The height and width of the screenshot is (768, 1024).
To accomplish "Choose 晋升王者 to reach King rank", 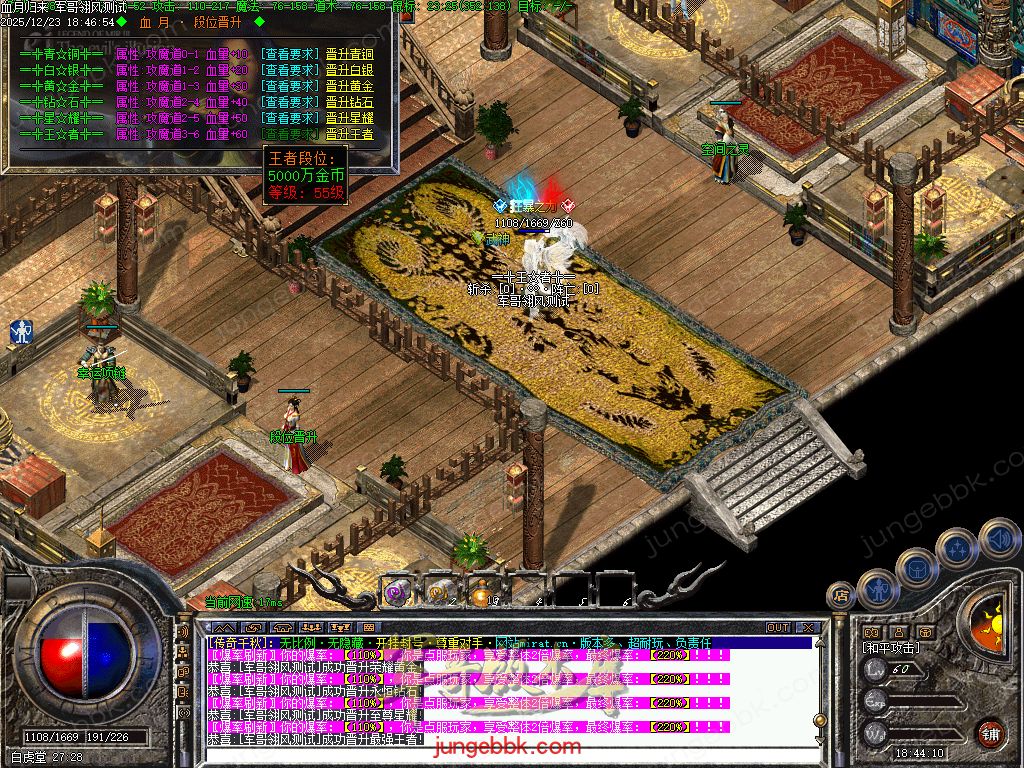I will [x=349, y=134].
